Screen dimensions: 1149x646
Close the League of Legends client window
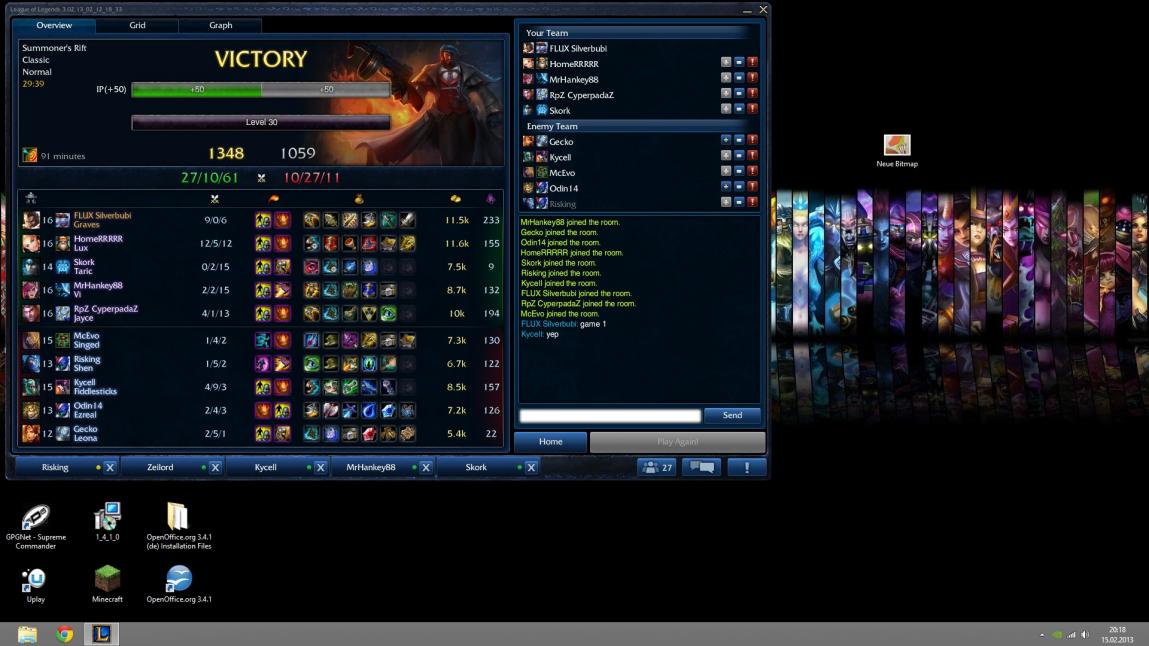tap(764, 9)
